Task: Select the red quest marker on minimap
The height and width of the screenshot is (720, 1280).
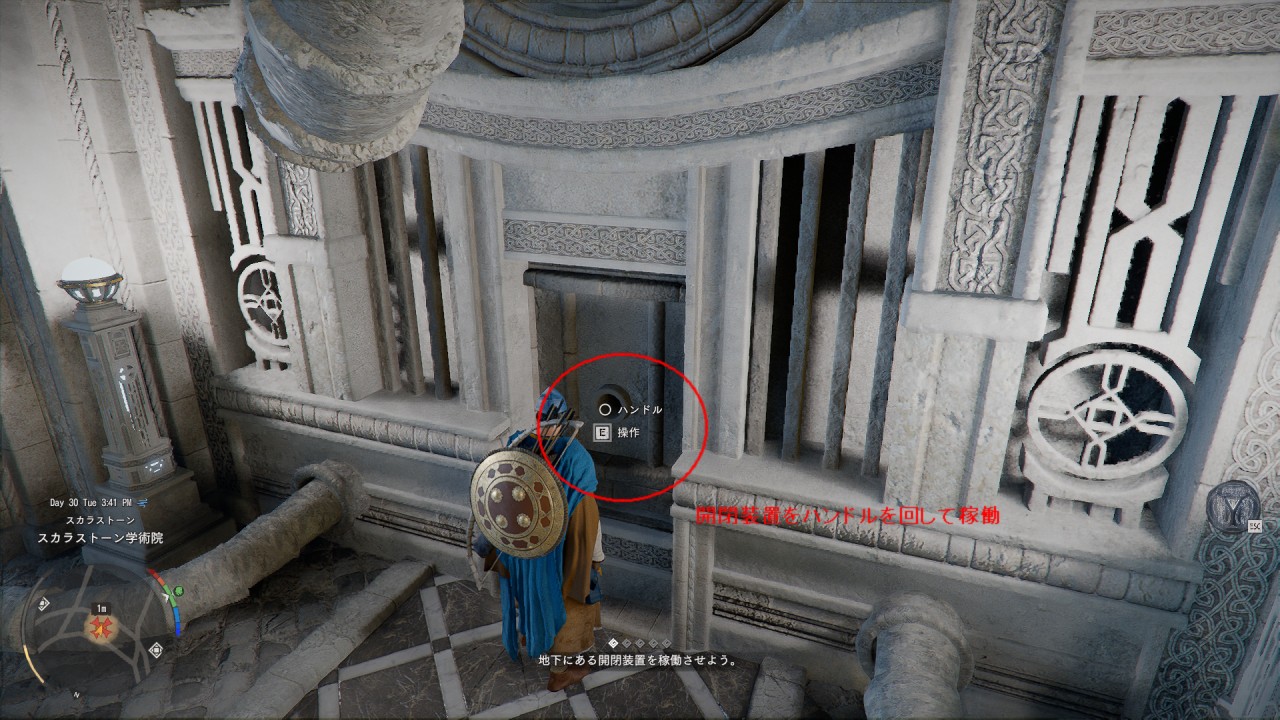Action: click(x=101, y=628)
